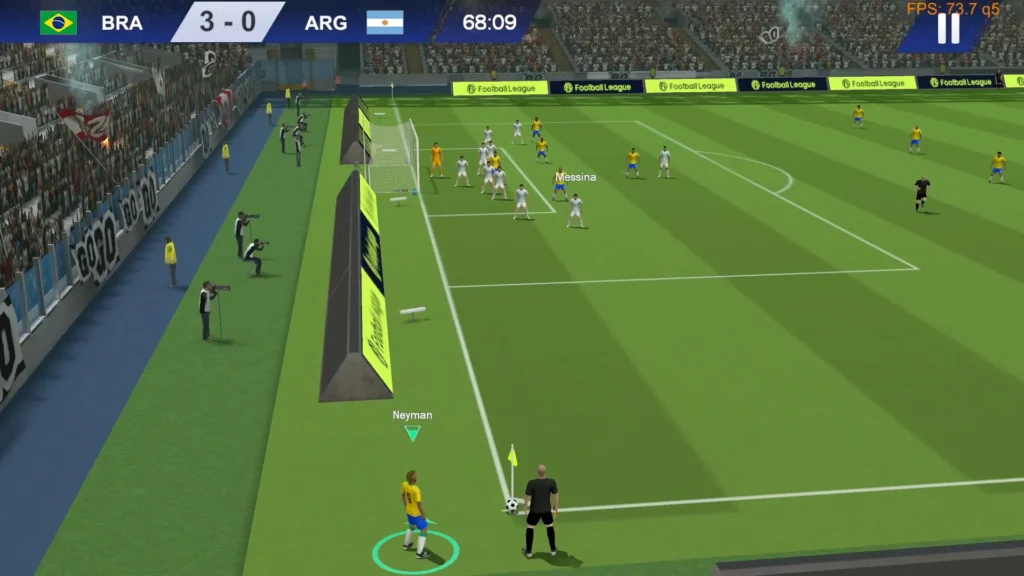Image resolution: width=1024 pixels, height=576 pixels.
Task: Pause the match with the pause button
Action: click(x=947, y=30)
